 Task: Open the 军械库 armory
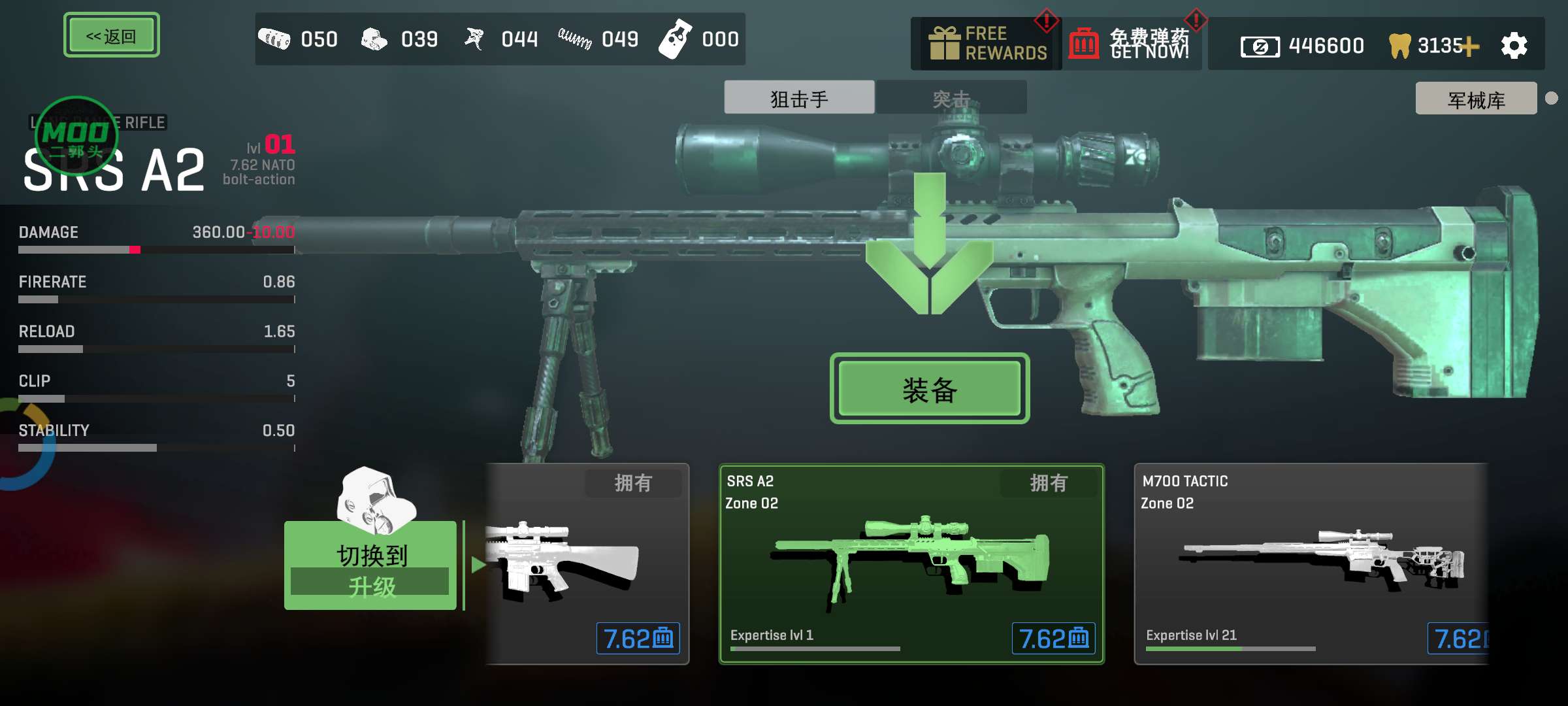click(1475, 99)
